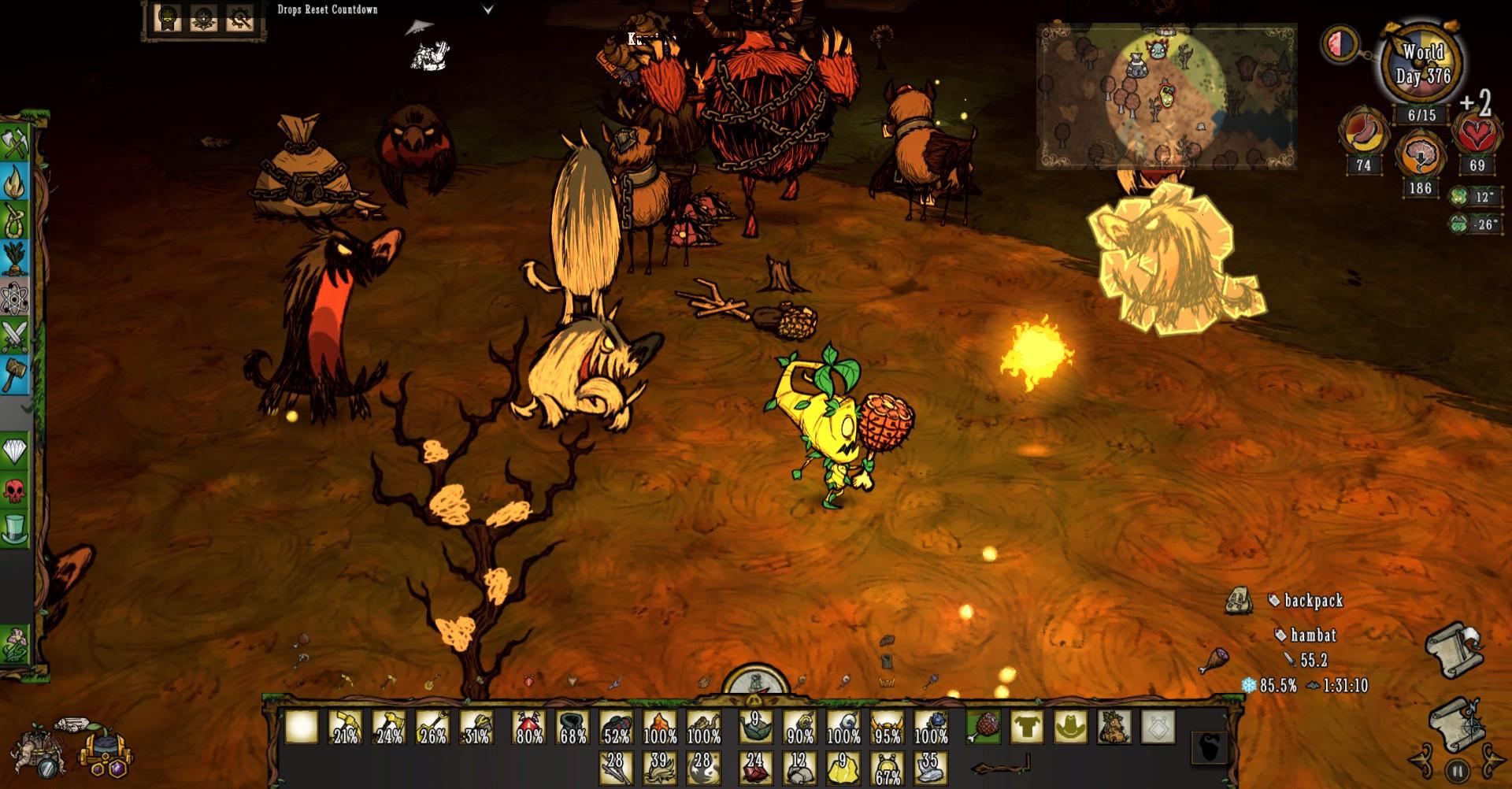Expand the Drops Reset Countdown dropdown
1512x789 pixels.
click(487, 10)
